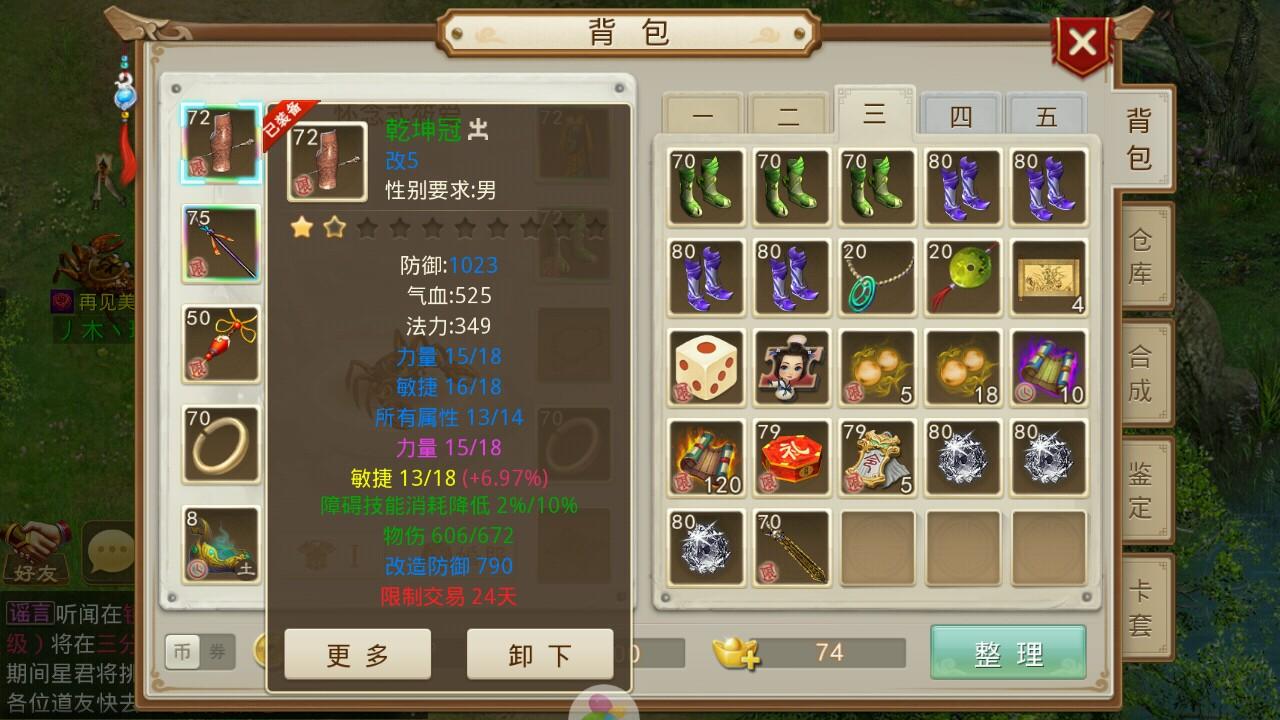
Task: Select the level 50 lantern in the equipment list
Action: click(220, 347)
